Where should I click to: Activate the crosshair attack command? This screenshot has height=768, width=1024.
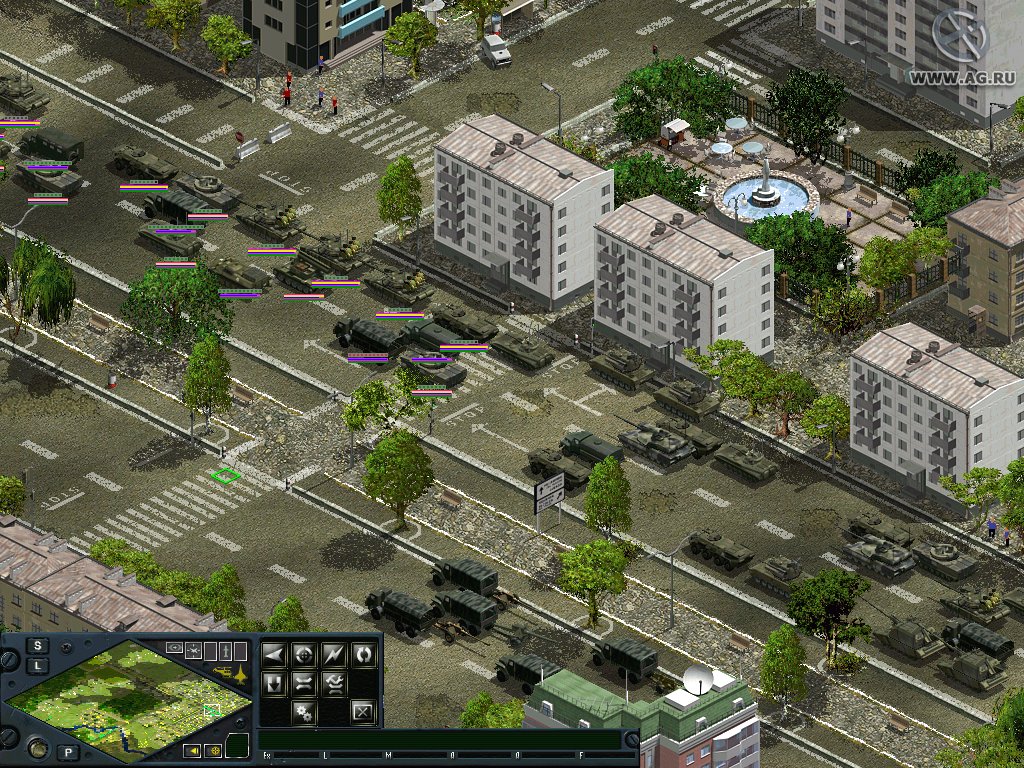(303, 655)
